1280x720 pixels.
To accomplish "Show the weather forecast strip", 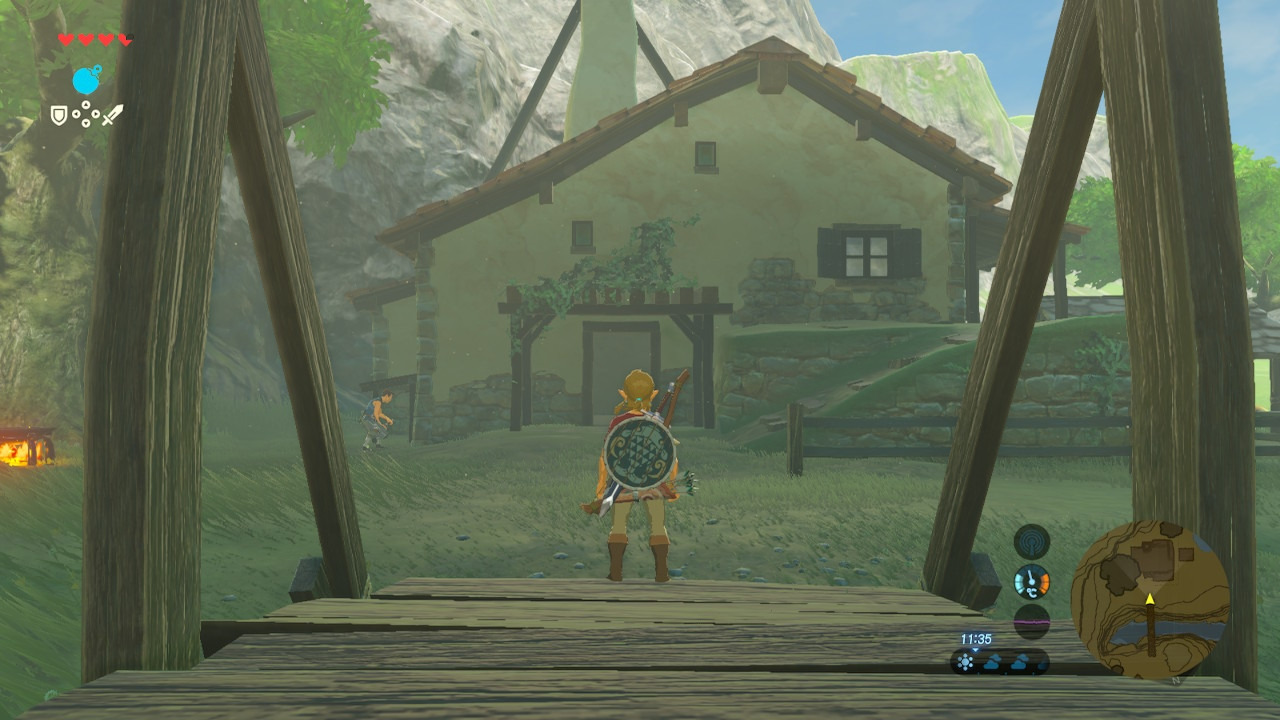I will pos(1000,662).
